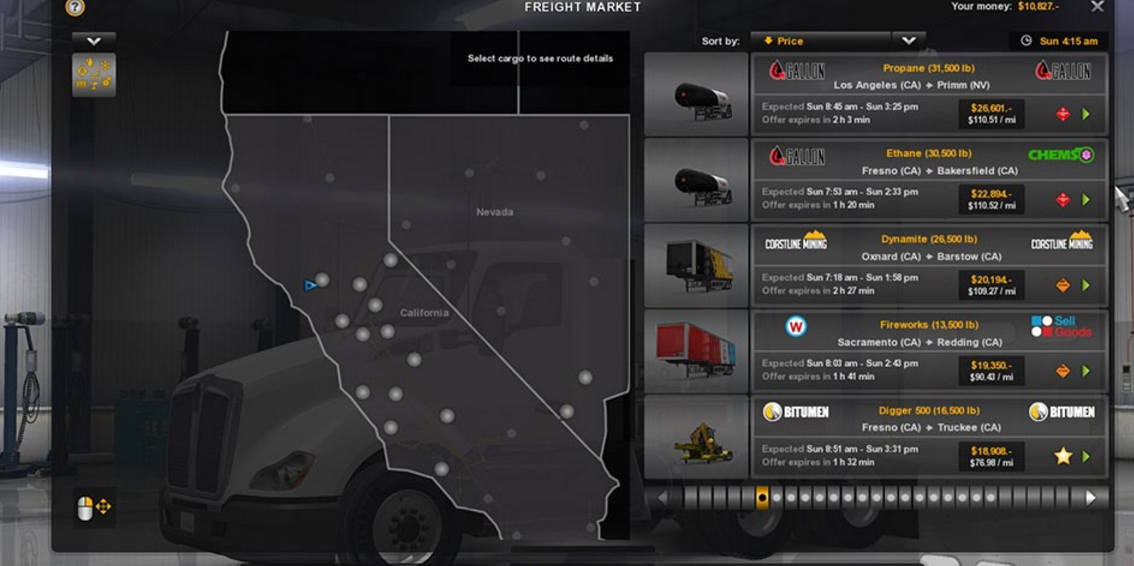
Task: Expand the chevron above the map filter
Action: 94,41
